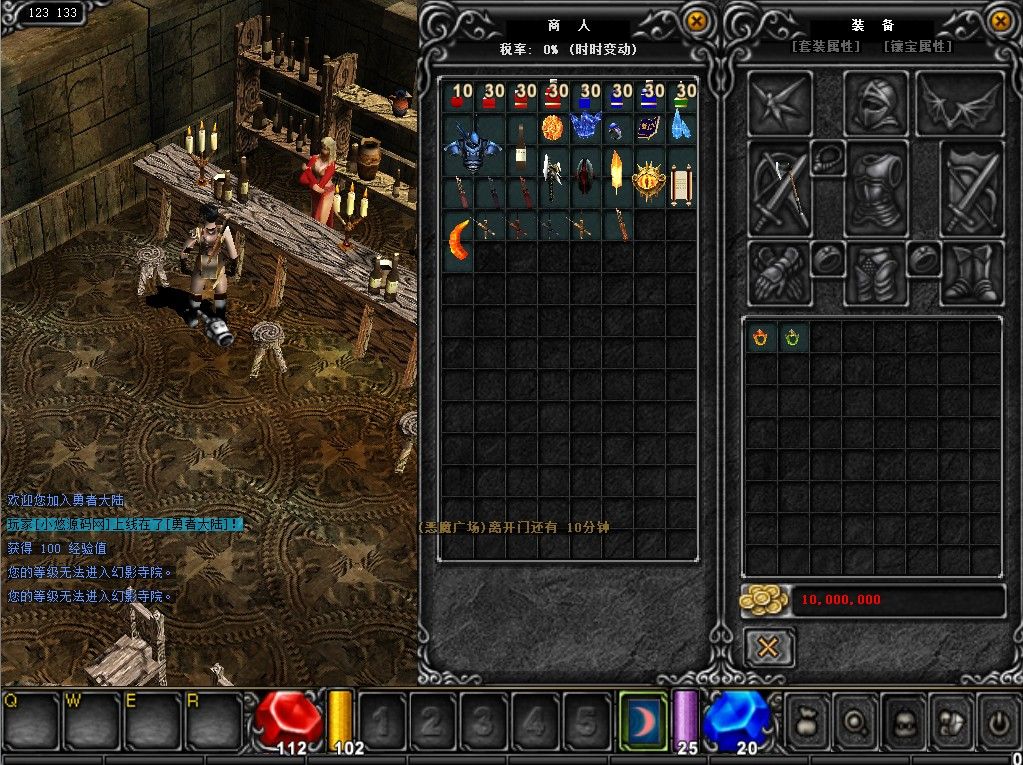Pick the parchment scroll from the merchant

pos(682,183)
